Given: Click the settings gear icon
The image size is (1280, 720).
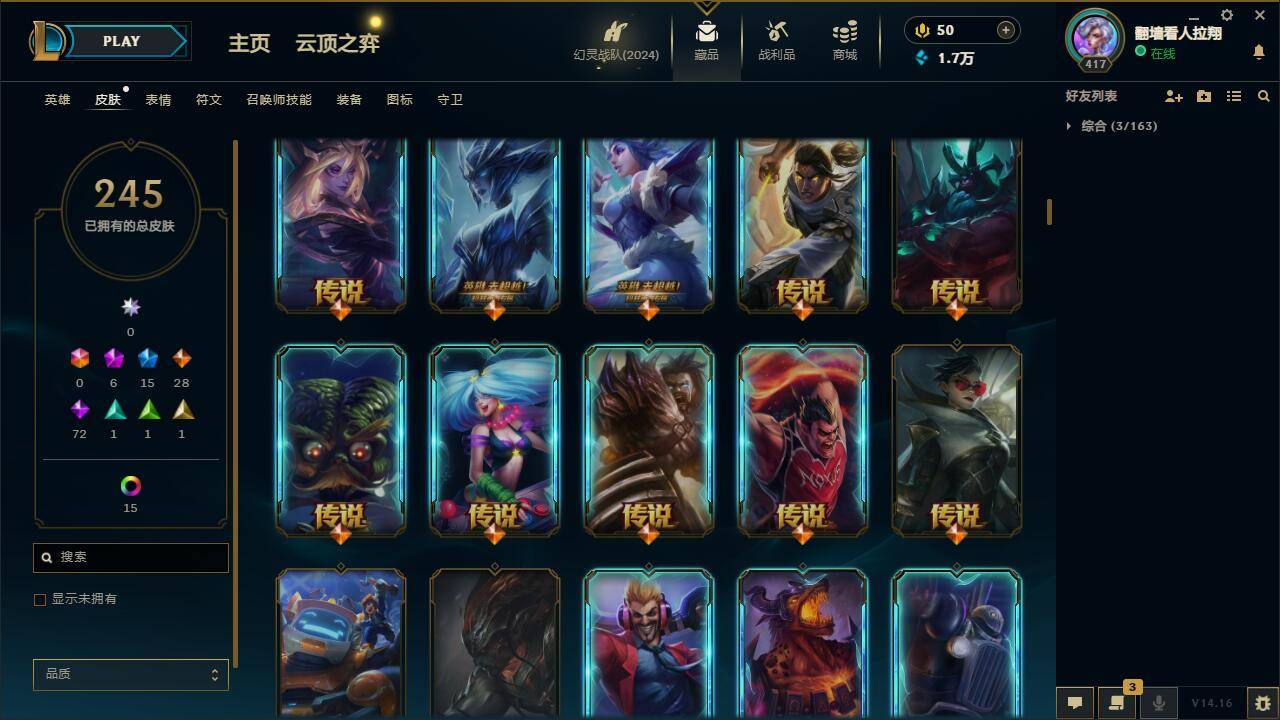Looking at the screenshot, I should (x=1226, y=15).
